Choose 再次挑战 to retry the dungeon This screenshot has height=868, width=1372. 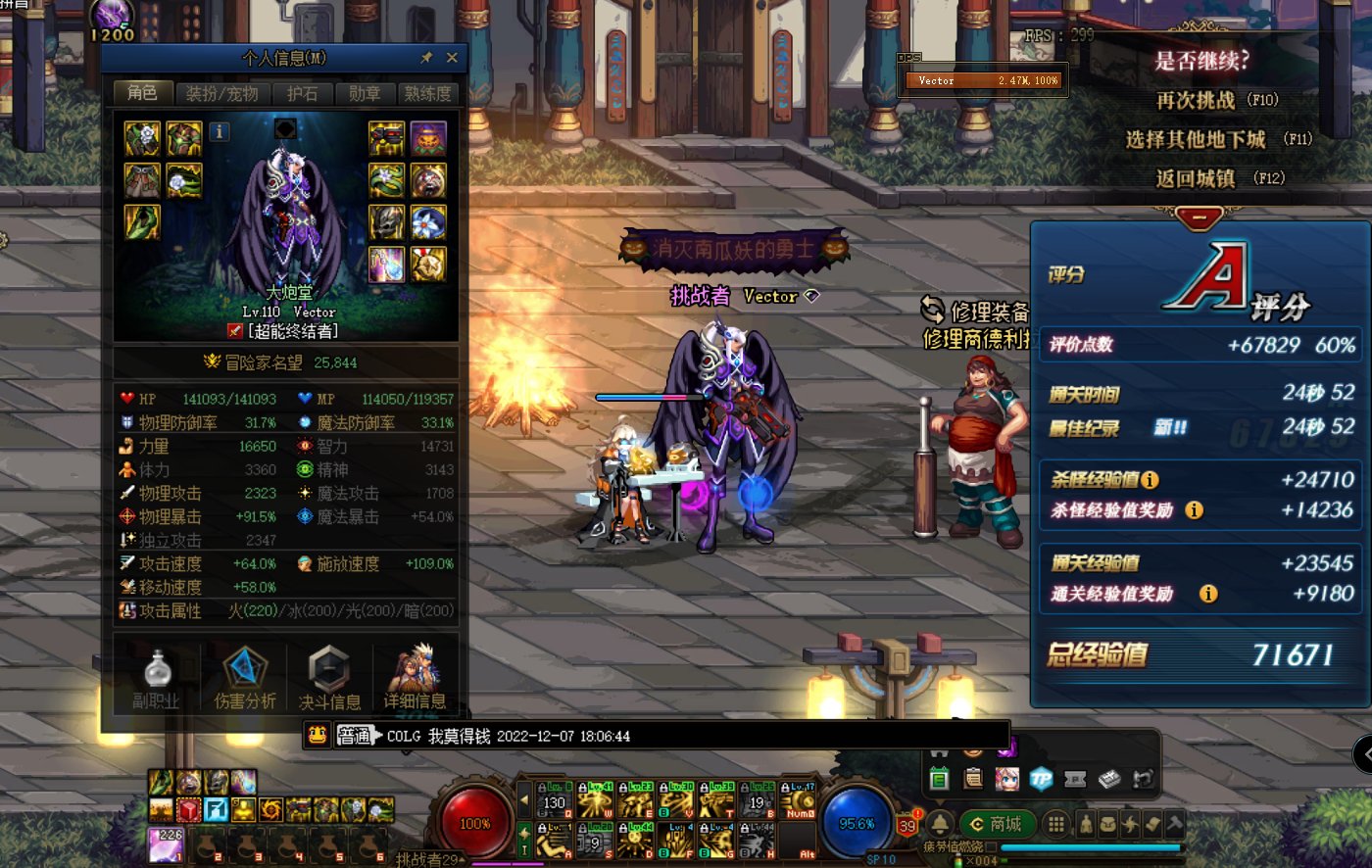click(1215, 100)
